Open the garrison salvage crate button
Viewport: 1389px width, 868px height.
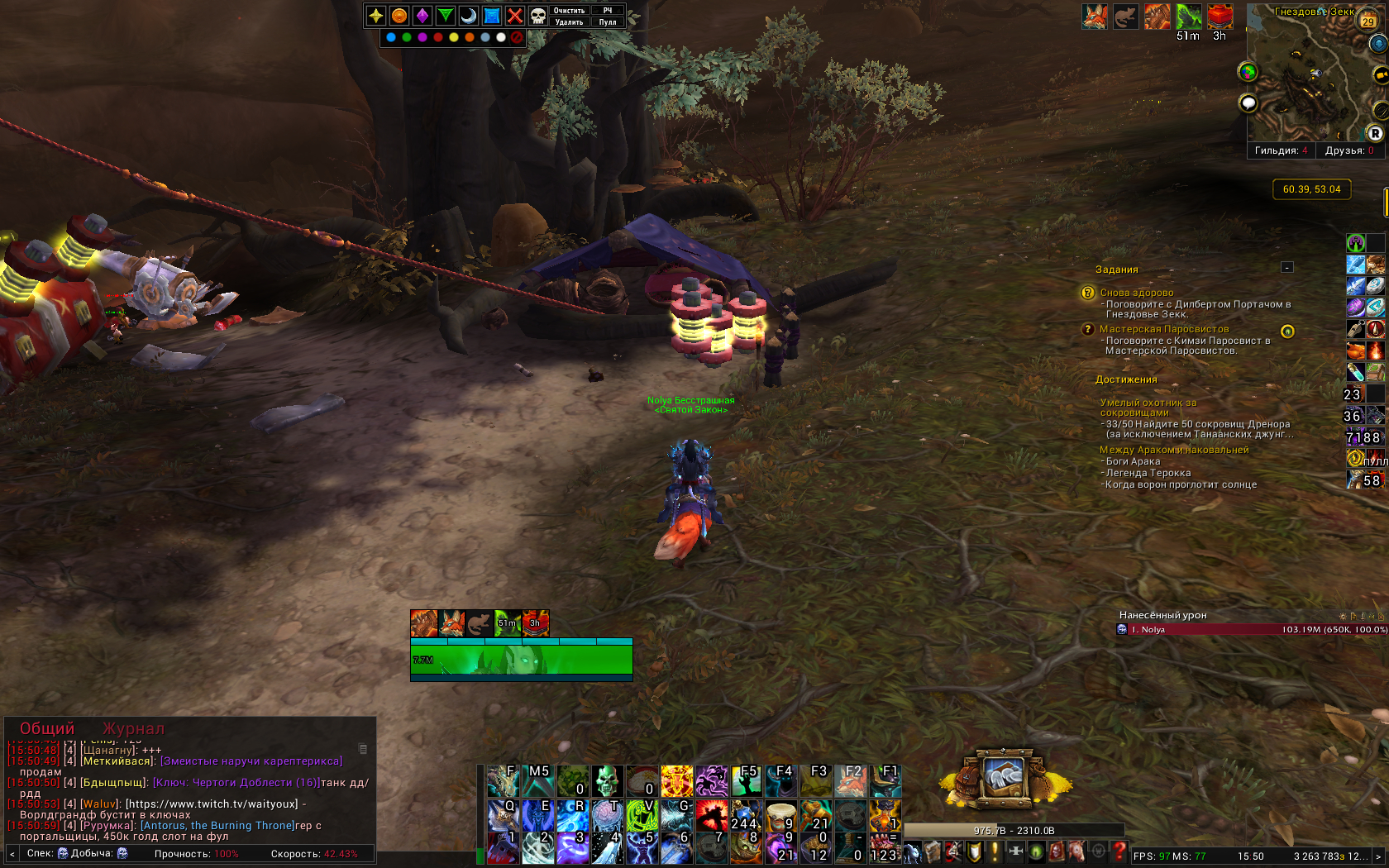[x=1004, y=777]
